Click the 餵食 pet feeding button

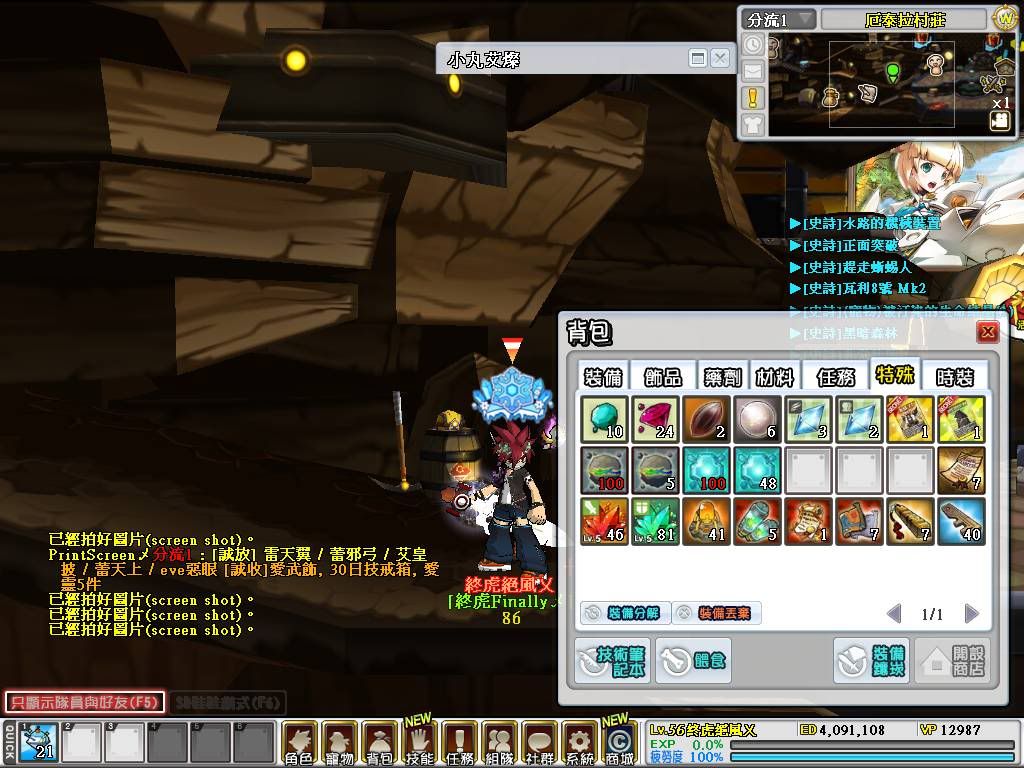693,660
